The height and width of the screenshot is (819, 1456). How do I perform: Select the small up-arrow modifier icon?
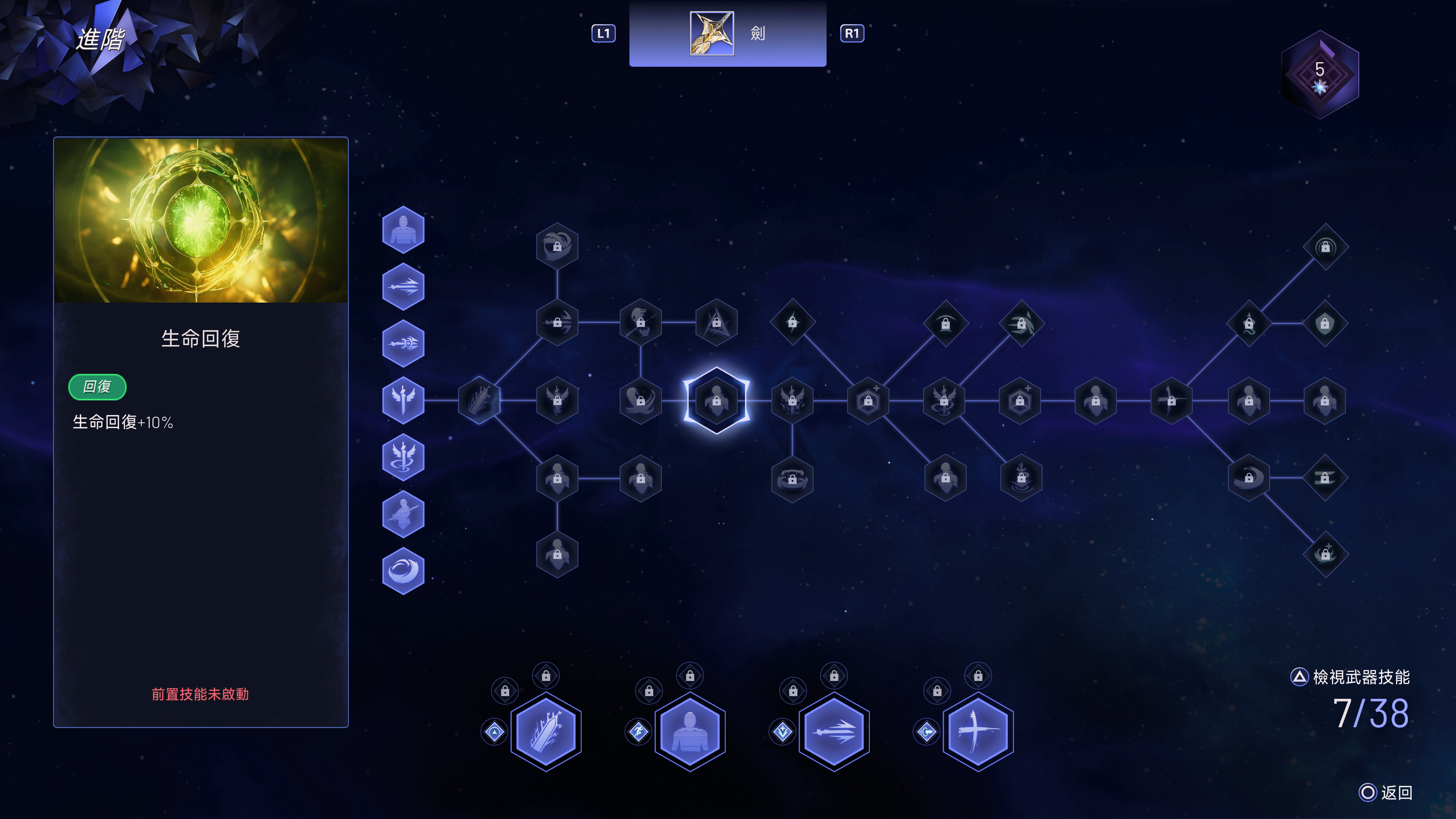[x=494, y=732]
